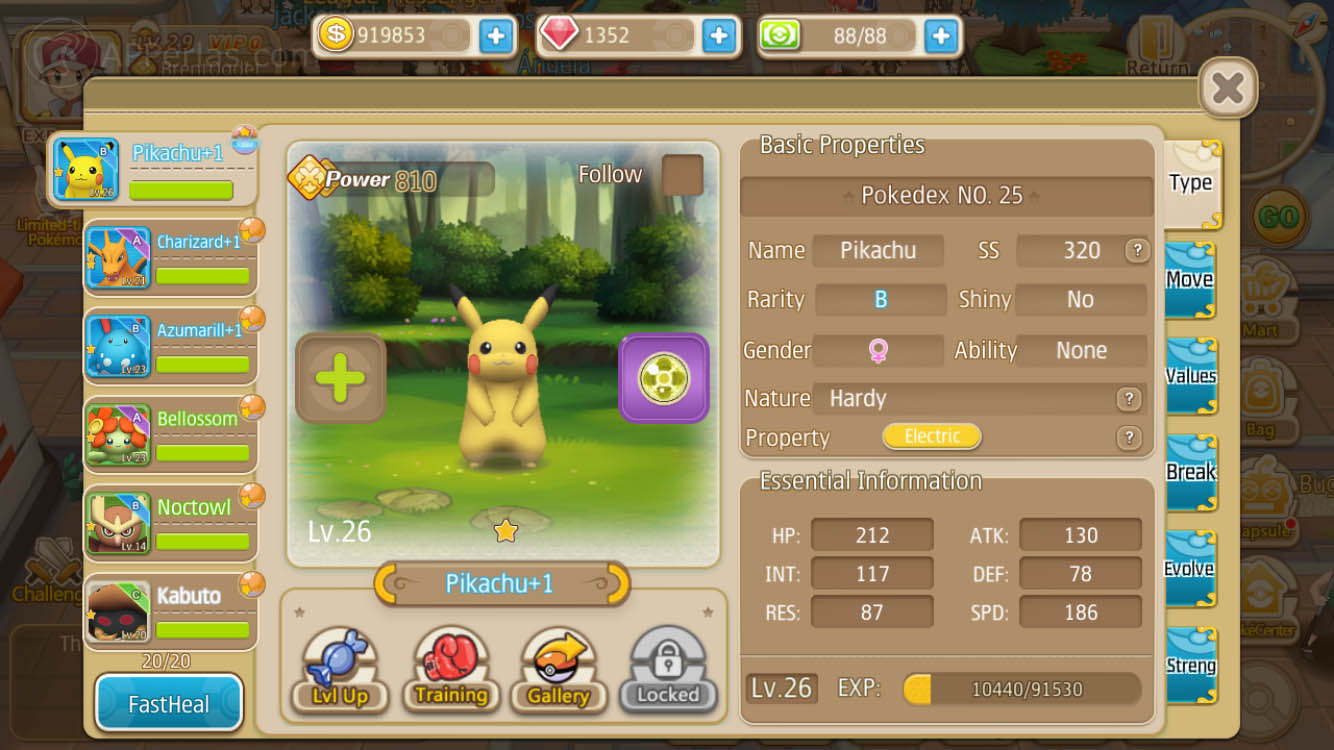
Task: Select Charizard+1 in the team list
Action: point(170,258)
